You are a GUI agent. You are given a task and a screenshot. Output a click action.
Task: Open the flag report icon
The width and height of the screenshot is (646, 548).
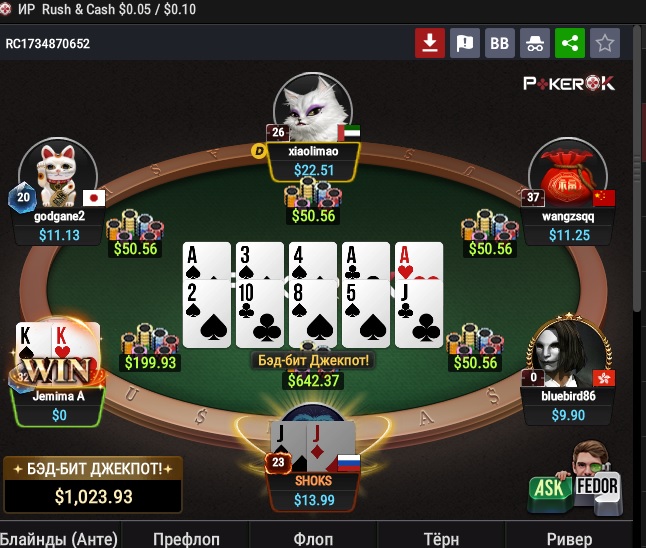point(464,43)
